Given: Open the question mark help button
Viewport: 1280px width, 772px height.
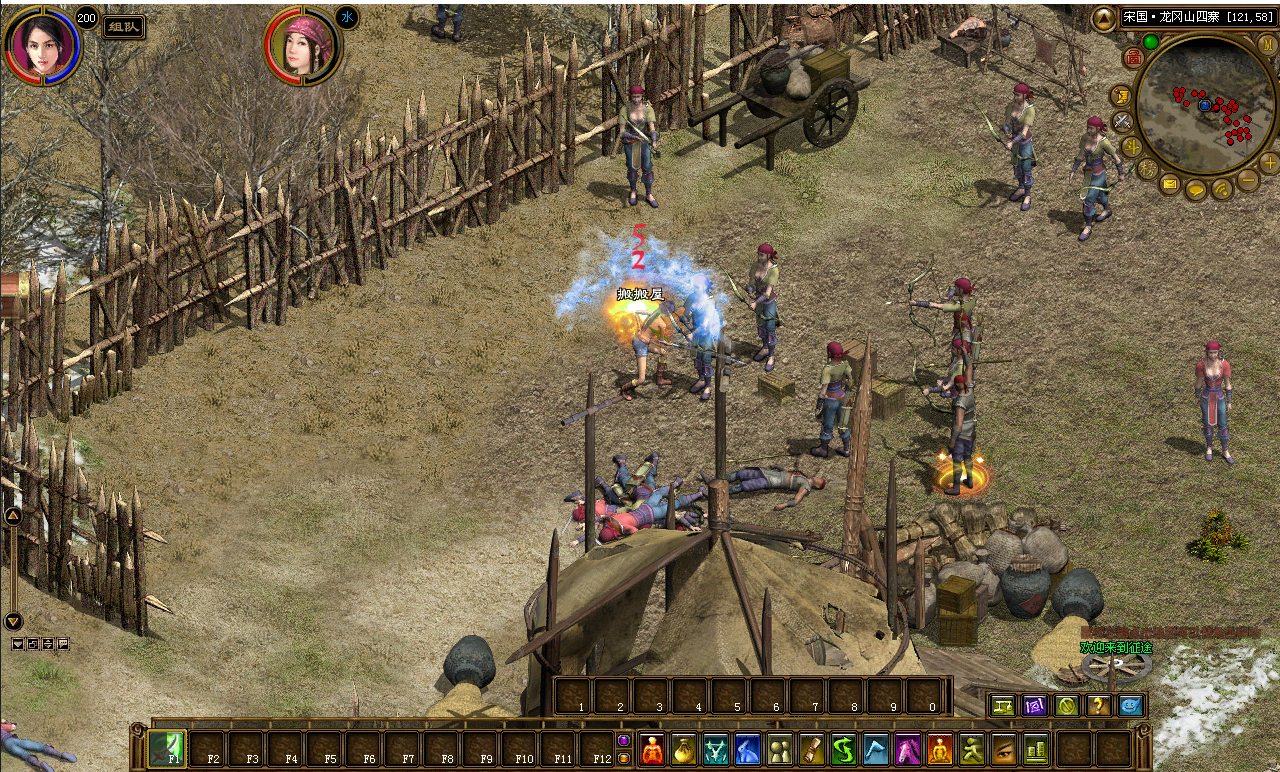Looking at the screenshot, I should [x=1098, y=706].
